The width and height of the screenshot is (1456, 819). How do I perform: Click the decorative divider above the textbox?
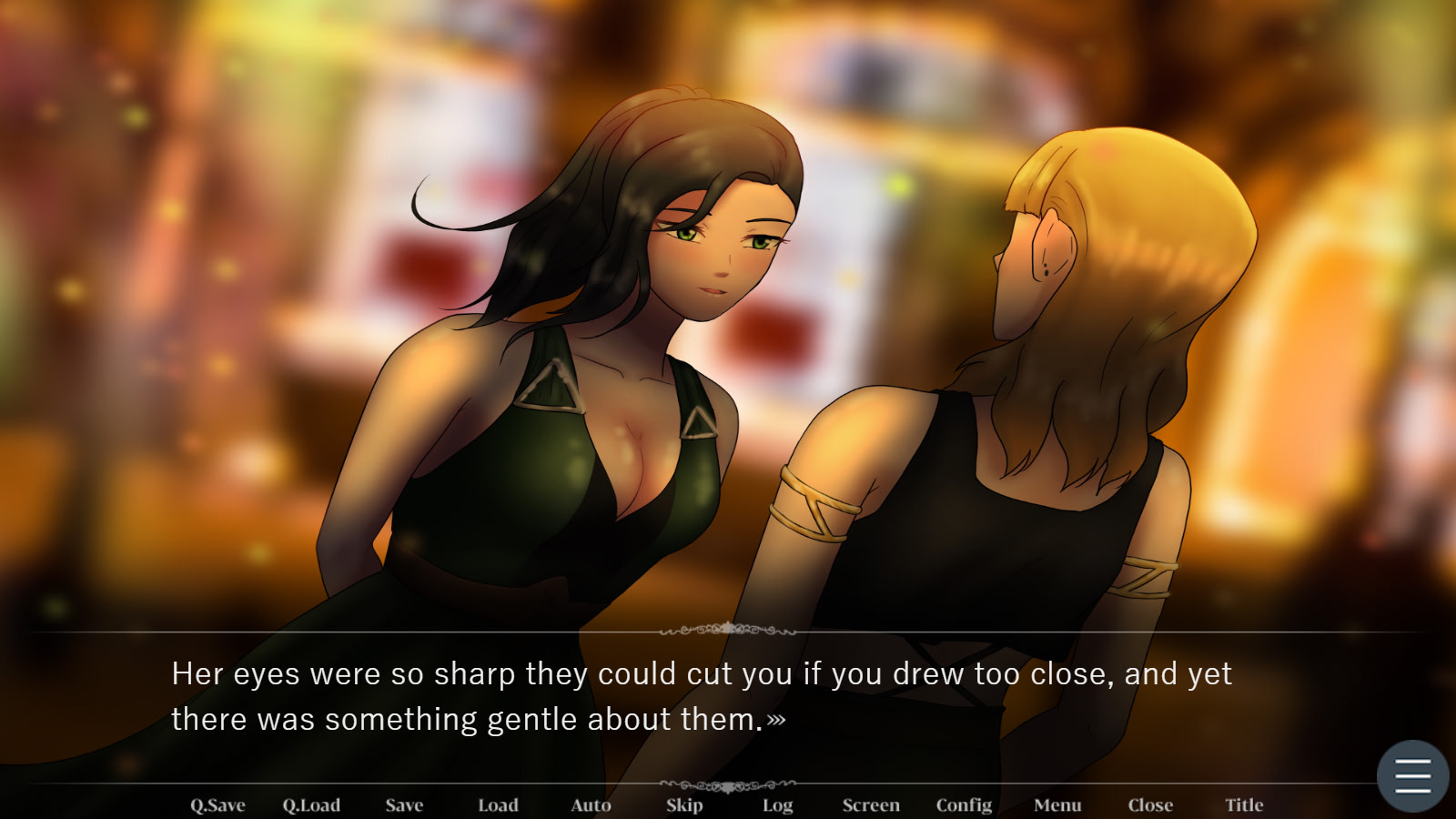[x=728, y=628]
